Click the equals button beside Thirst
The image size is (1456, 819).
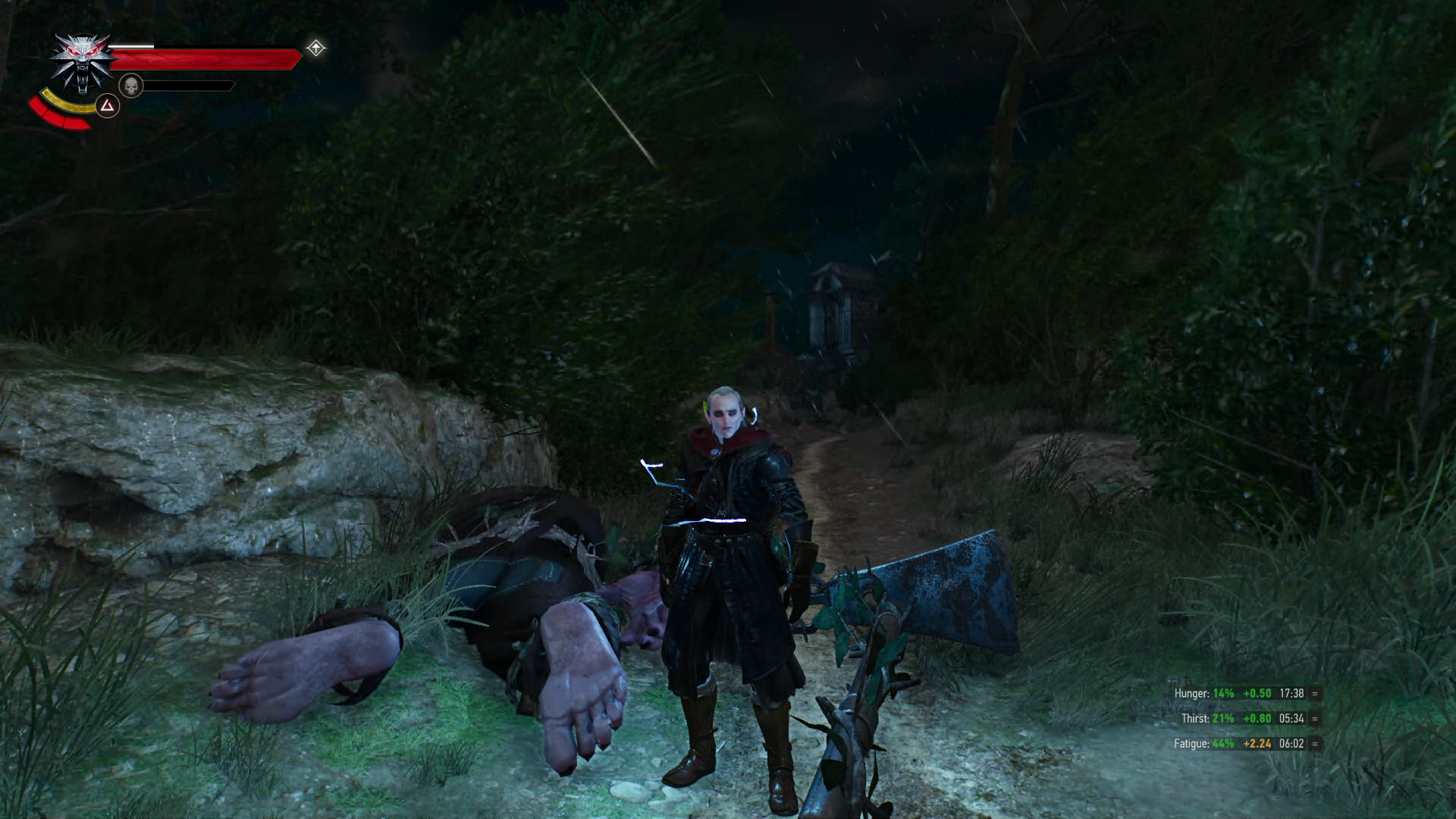point(1314,718)
